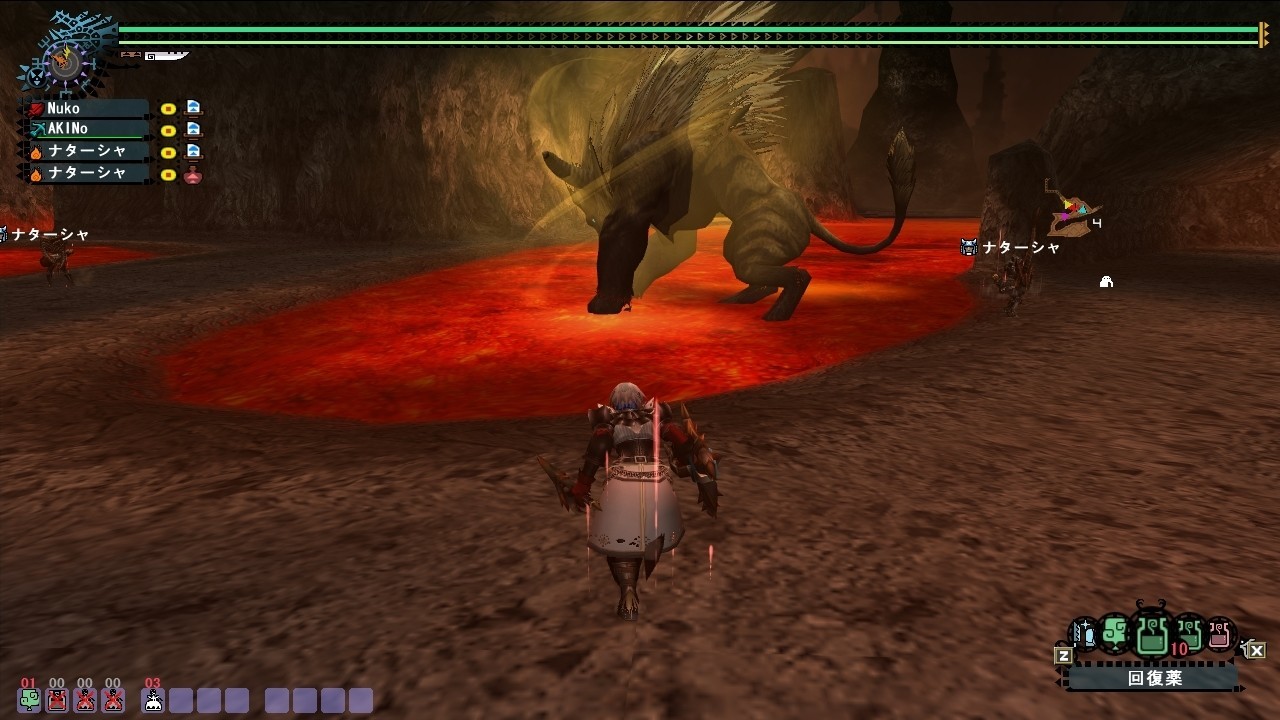The width and height of the screenshot is (1280, 720).
Task: Pick the green herb icon in the item bar
Action: pyautogui.click(x=1115, y=633)
